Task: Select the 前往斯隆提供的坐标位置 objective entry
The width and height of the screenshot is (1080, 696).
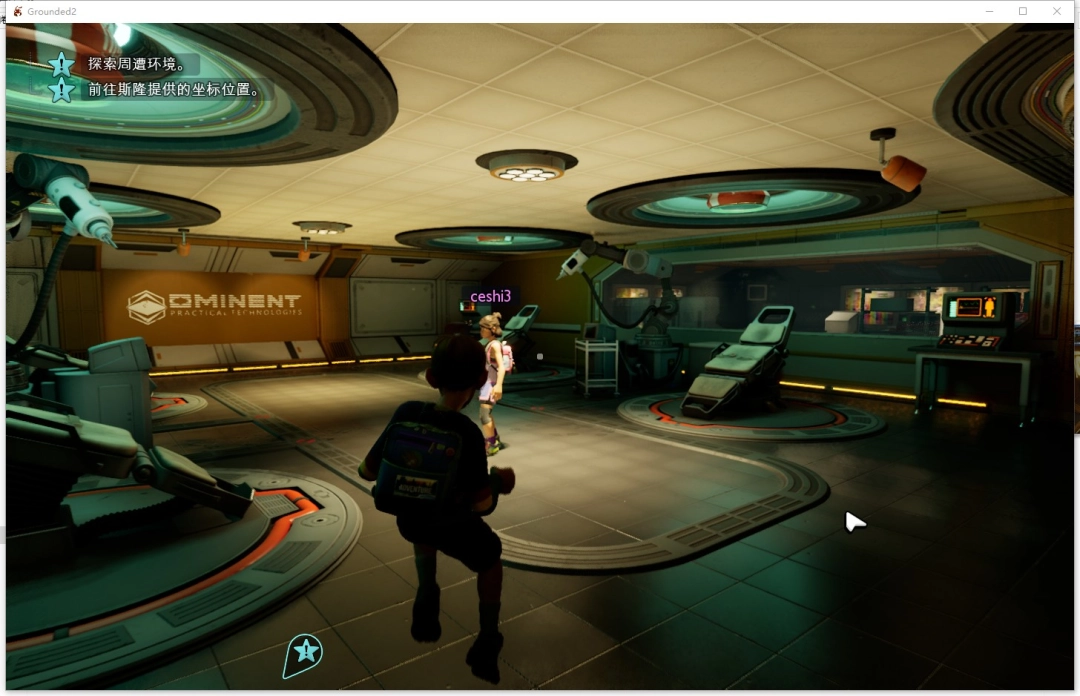Action: click(x=173, y=89)
